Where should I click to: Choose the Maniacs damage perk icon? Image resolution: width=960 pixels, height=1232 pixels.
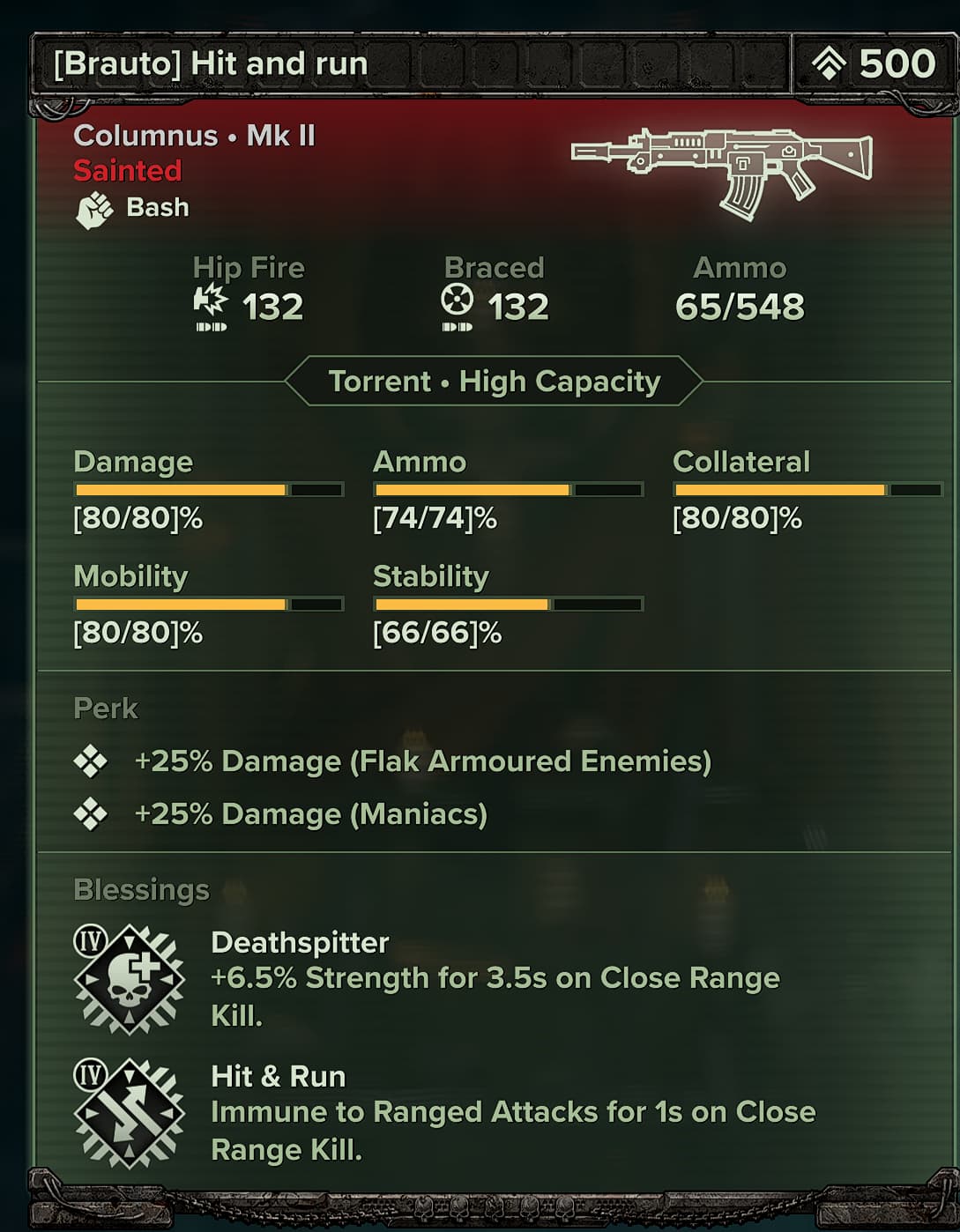[90, 814]
